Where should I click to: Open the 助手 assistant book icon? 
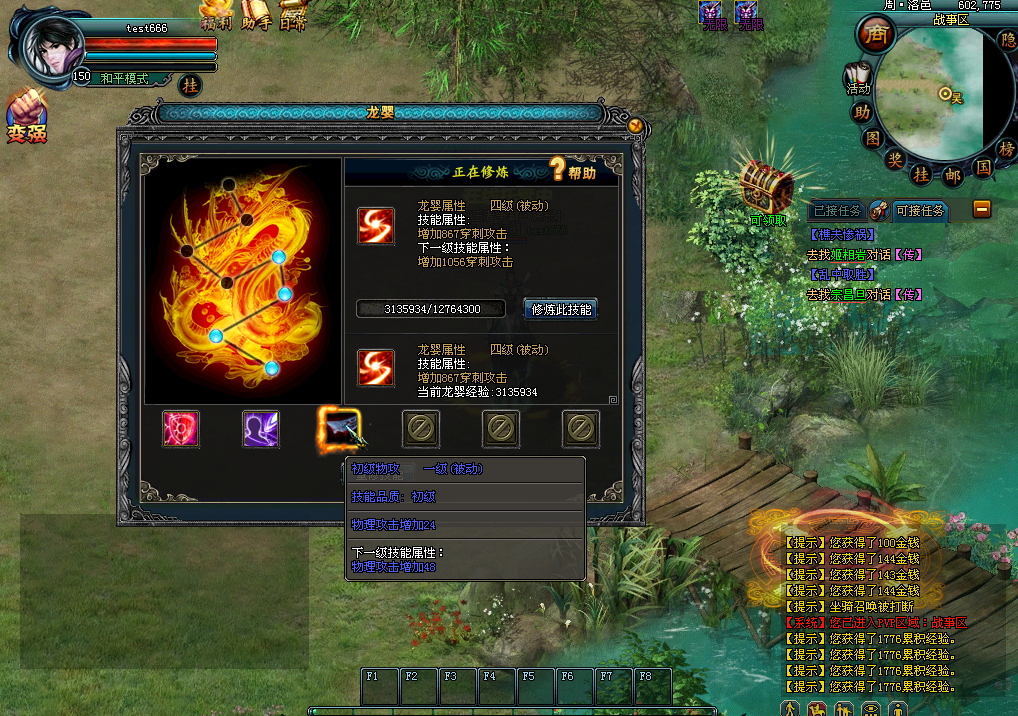pos(256,15)
